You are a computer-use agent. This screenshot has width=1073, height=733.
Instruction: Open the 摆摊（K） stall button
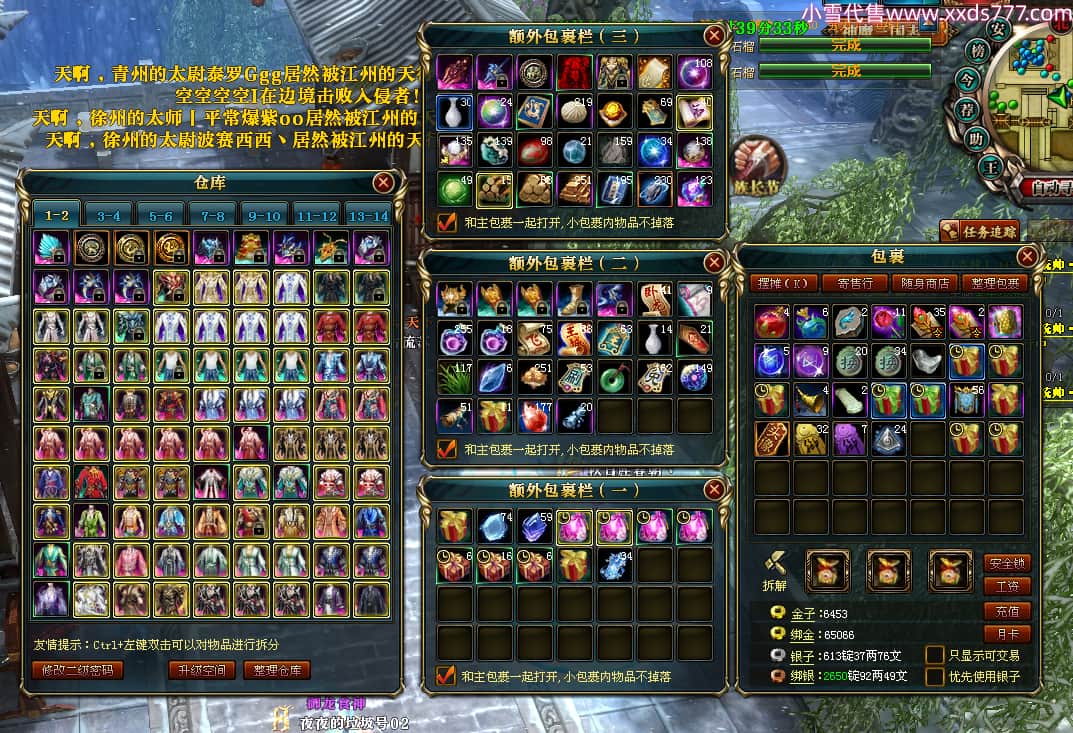coord(783,283)
